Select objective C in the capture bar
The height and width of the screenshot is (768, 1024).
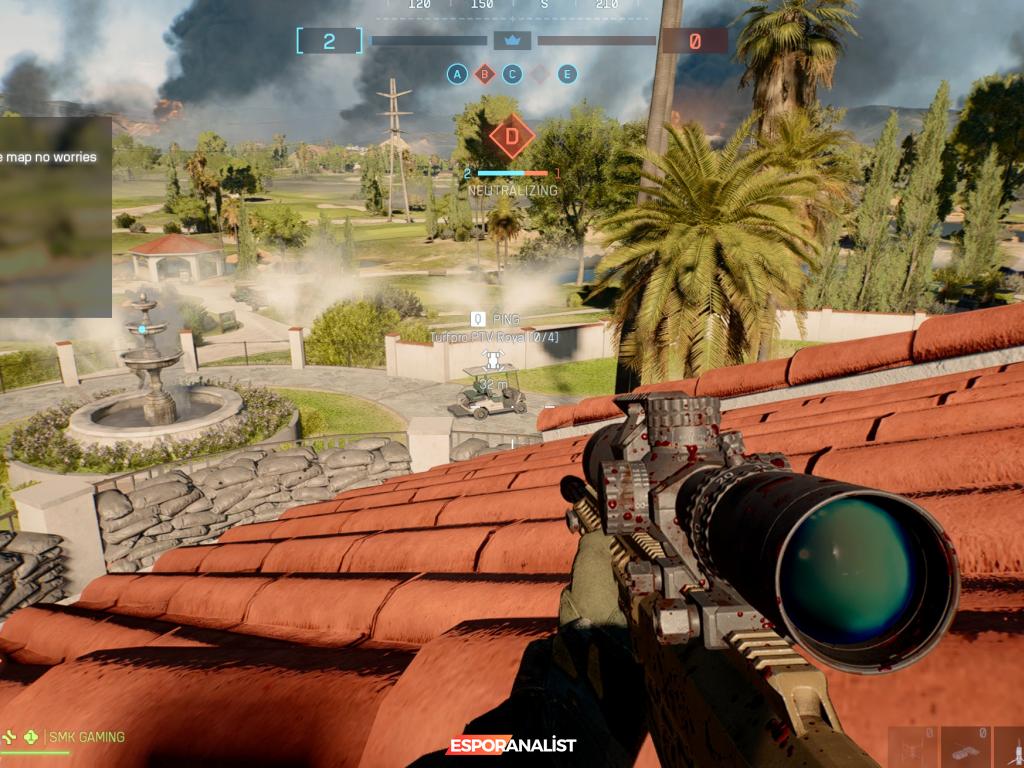[x=512, y=73]
